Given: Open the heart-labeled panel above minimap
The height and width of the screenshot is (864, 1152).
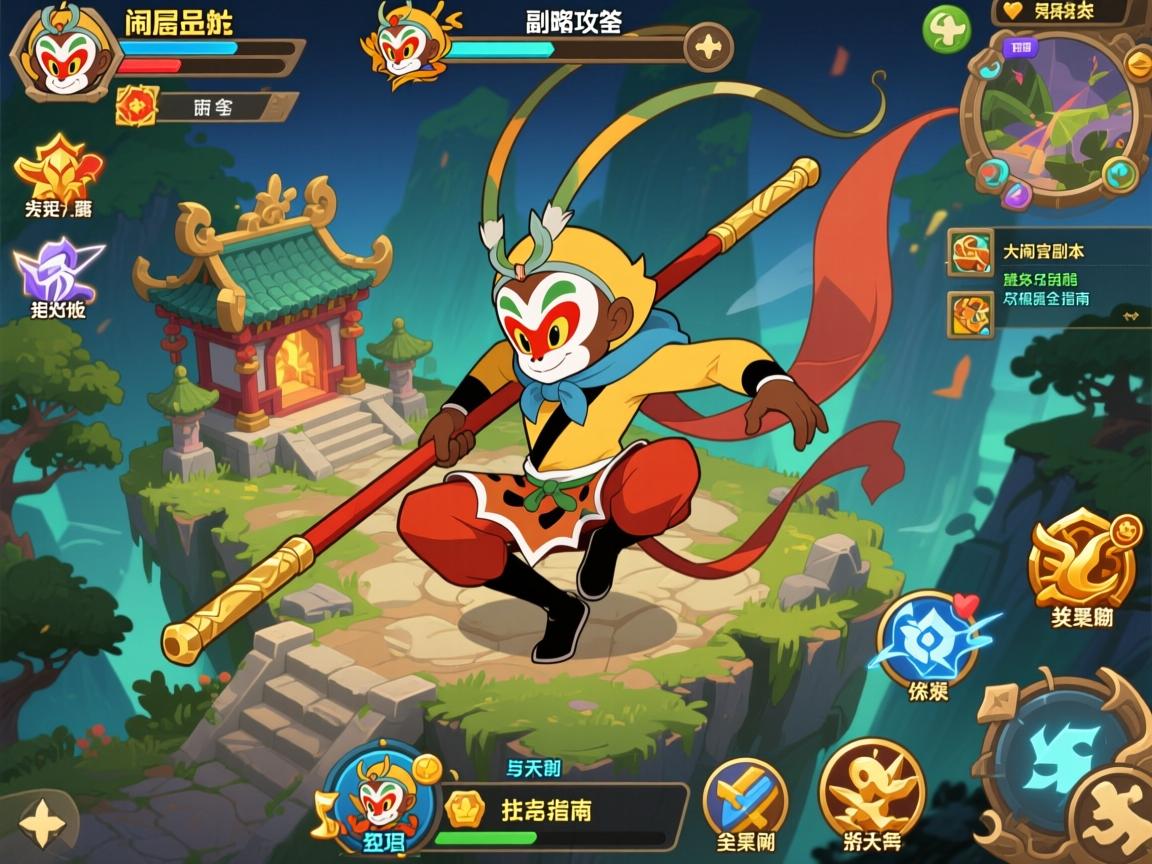Looking at the screenshot, I should coord(1062,12).
